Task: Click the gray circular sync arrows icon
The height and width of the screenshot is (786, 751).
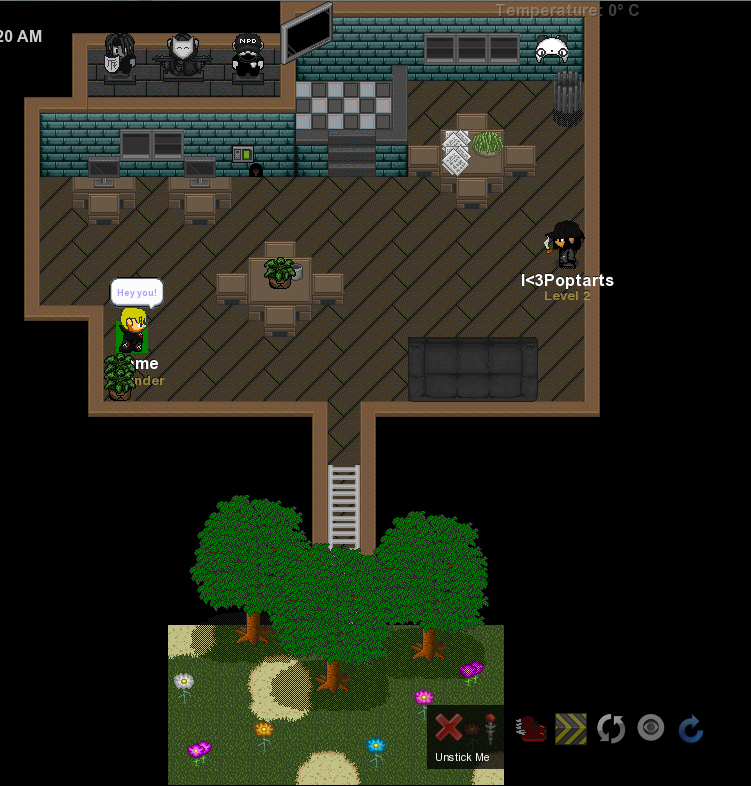Action: [x=611, y=729]
